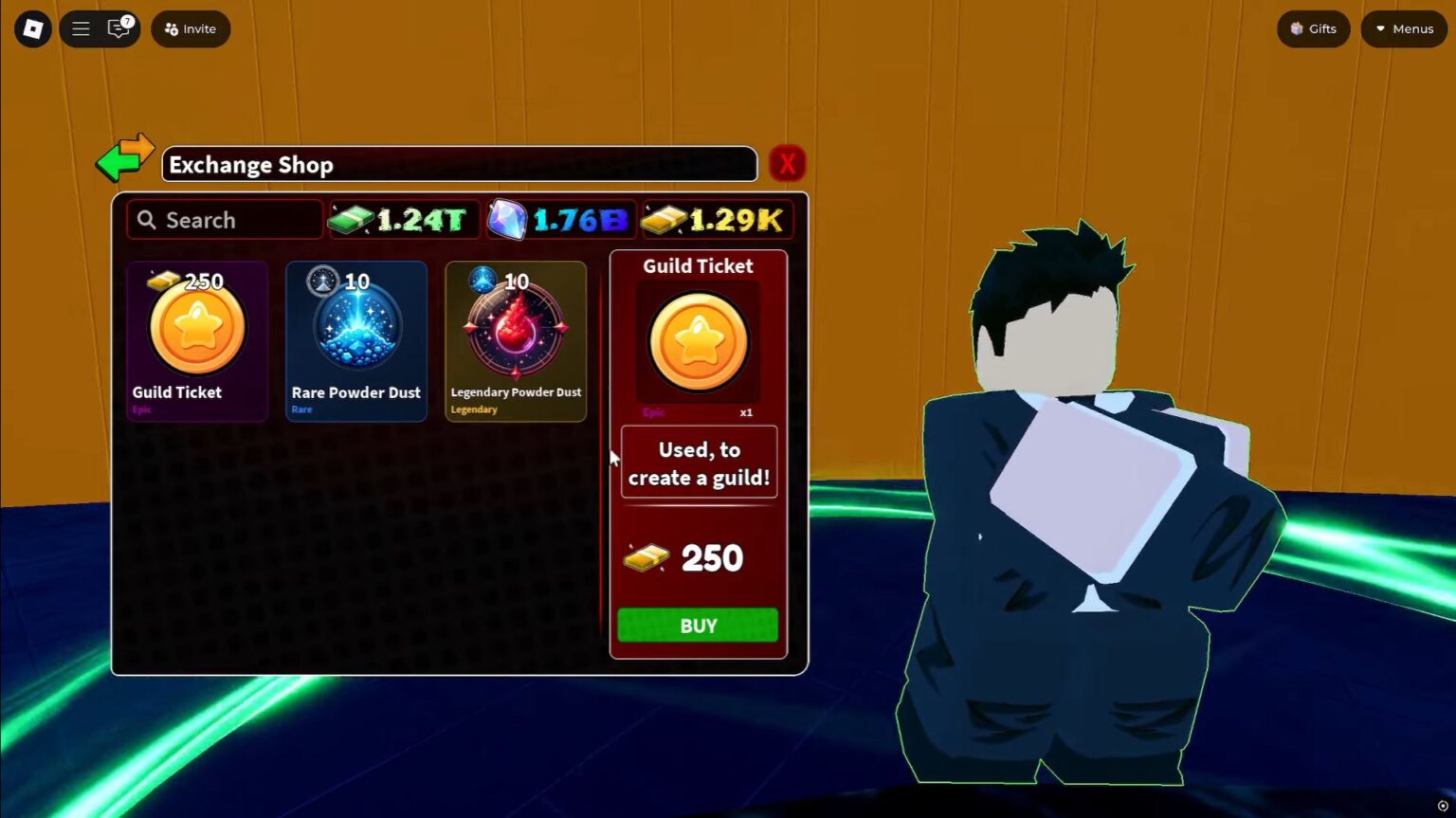The image size is (1456, 818).
Task: Click the green cash currency icon
Action: coord(352,219)
